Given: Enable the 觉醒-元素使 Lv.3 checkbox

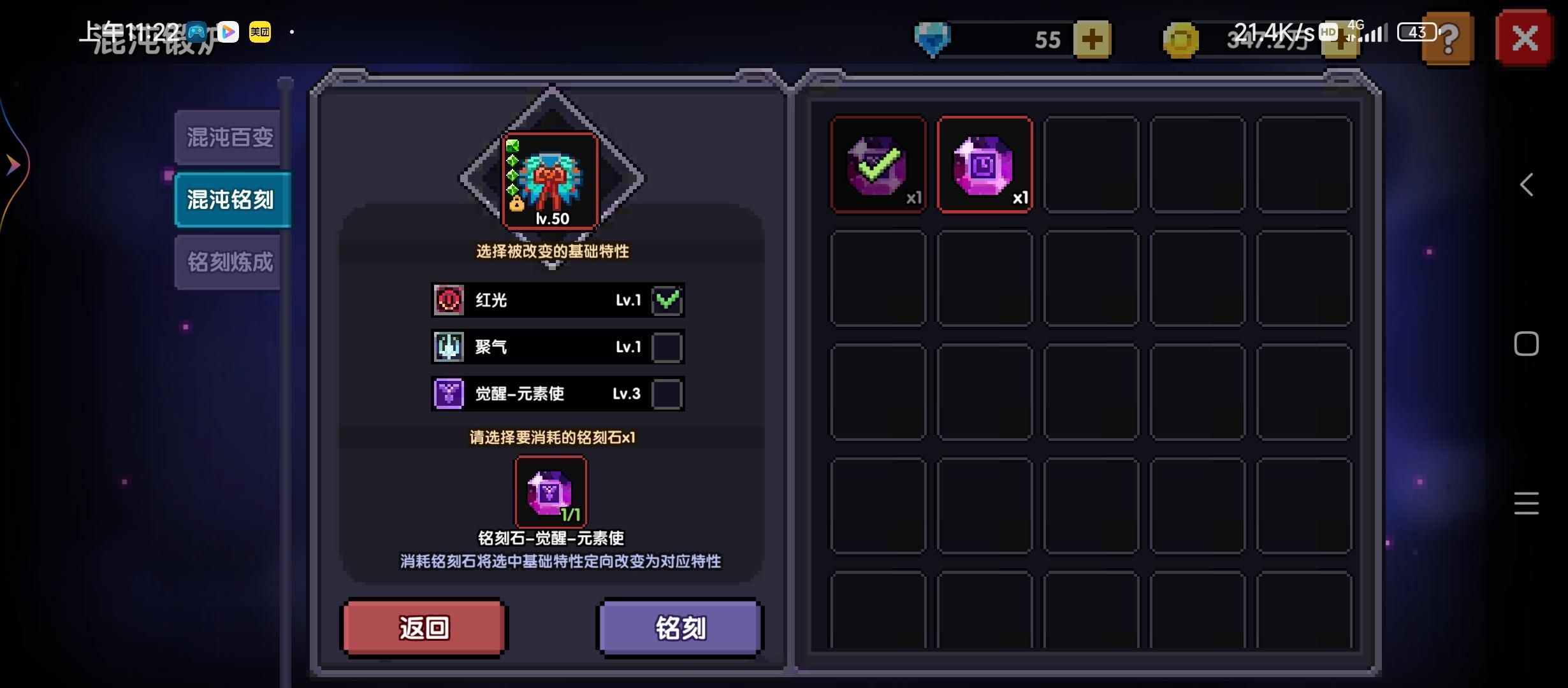Looking at the screenshot, I should point(668,394).
